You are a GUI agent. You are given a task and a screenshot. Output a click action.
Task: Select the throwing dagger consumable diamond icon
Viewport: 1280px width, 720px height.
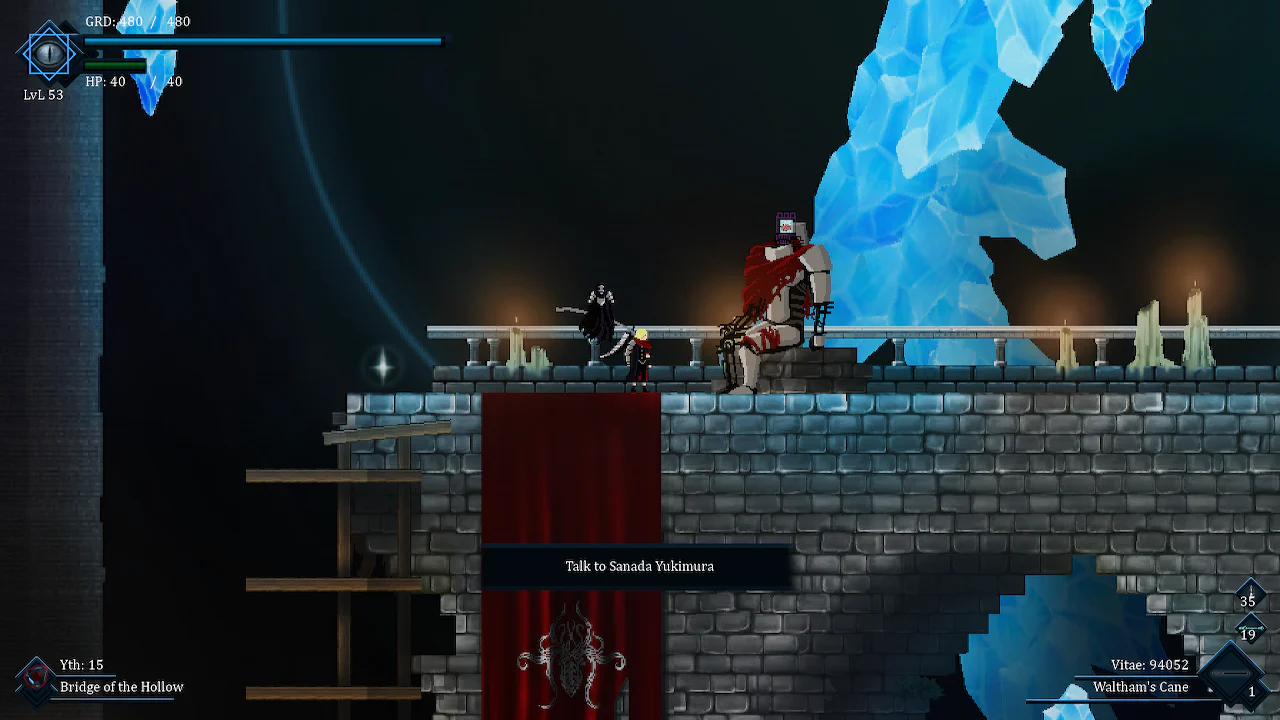1250,592
